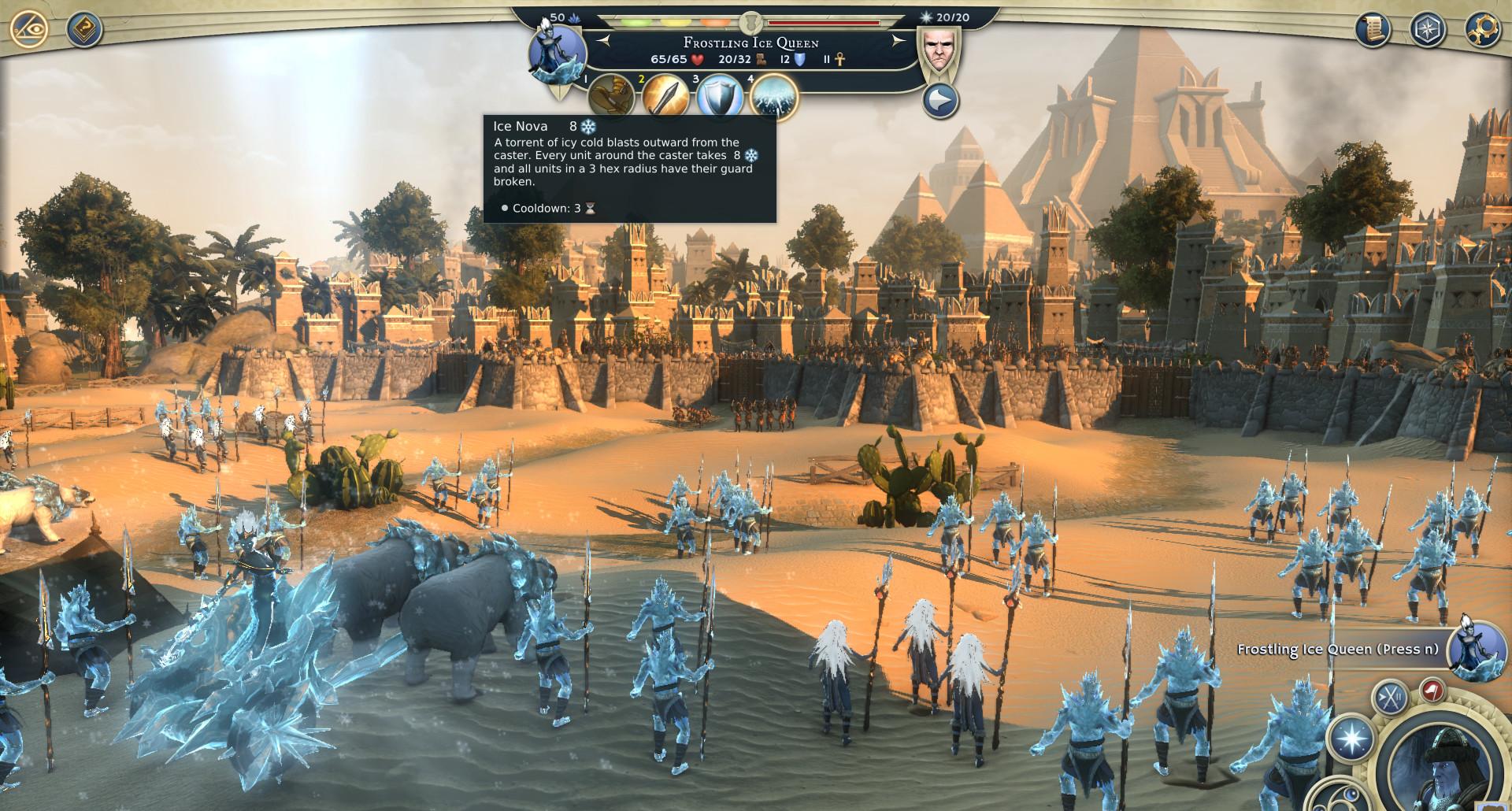Activate the boot movement ability
This screenshot has height=811, width=1512.
[611, 97]
